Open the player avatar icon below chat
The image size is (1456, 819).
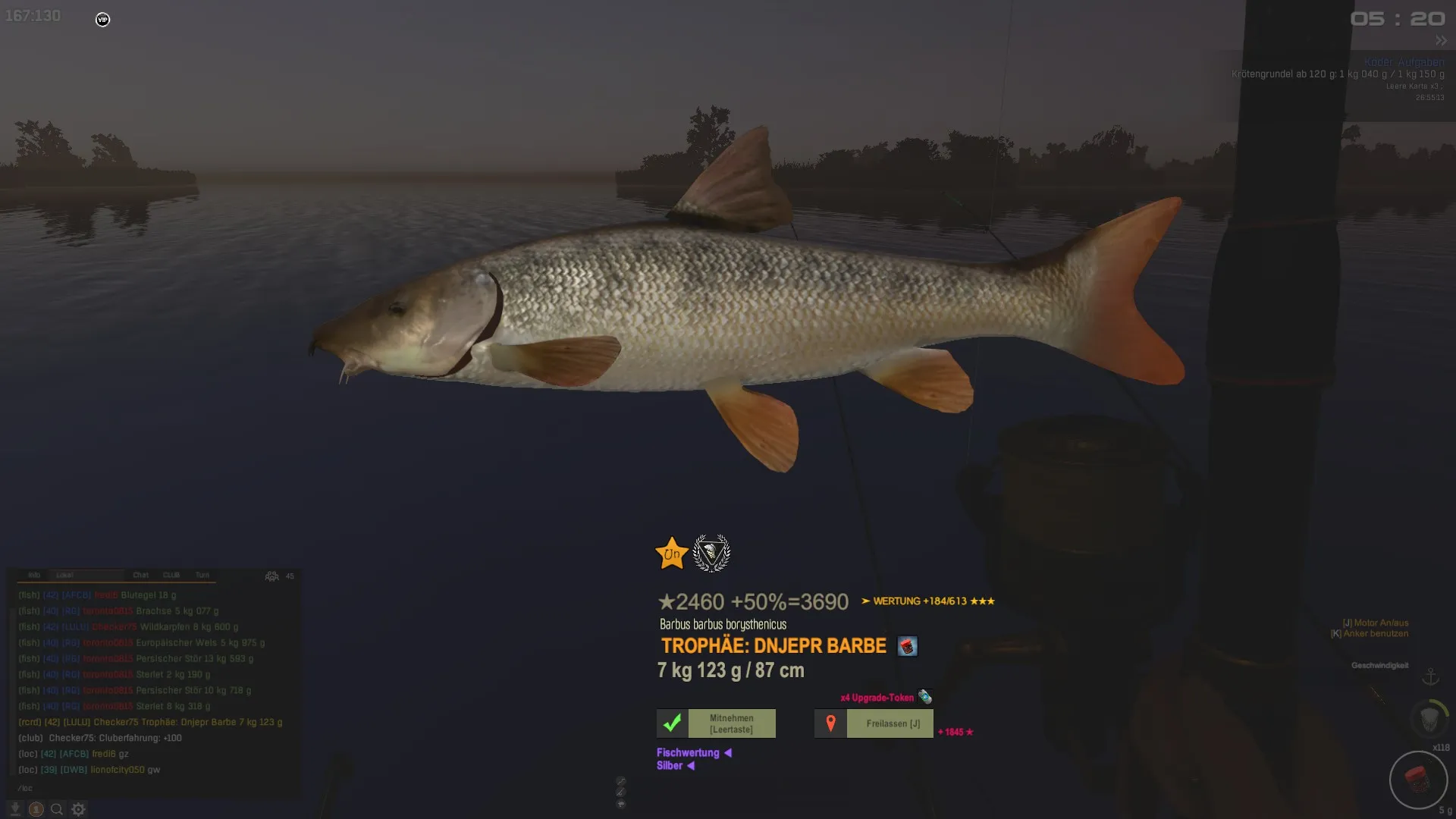click(x=36, y=809)
